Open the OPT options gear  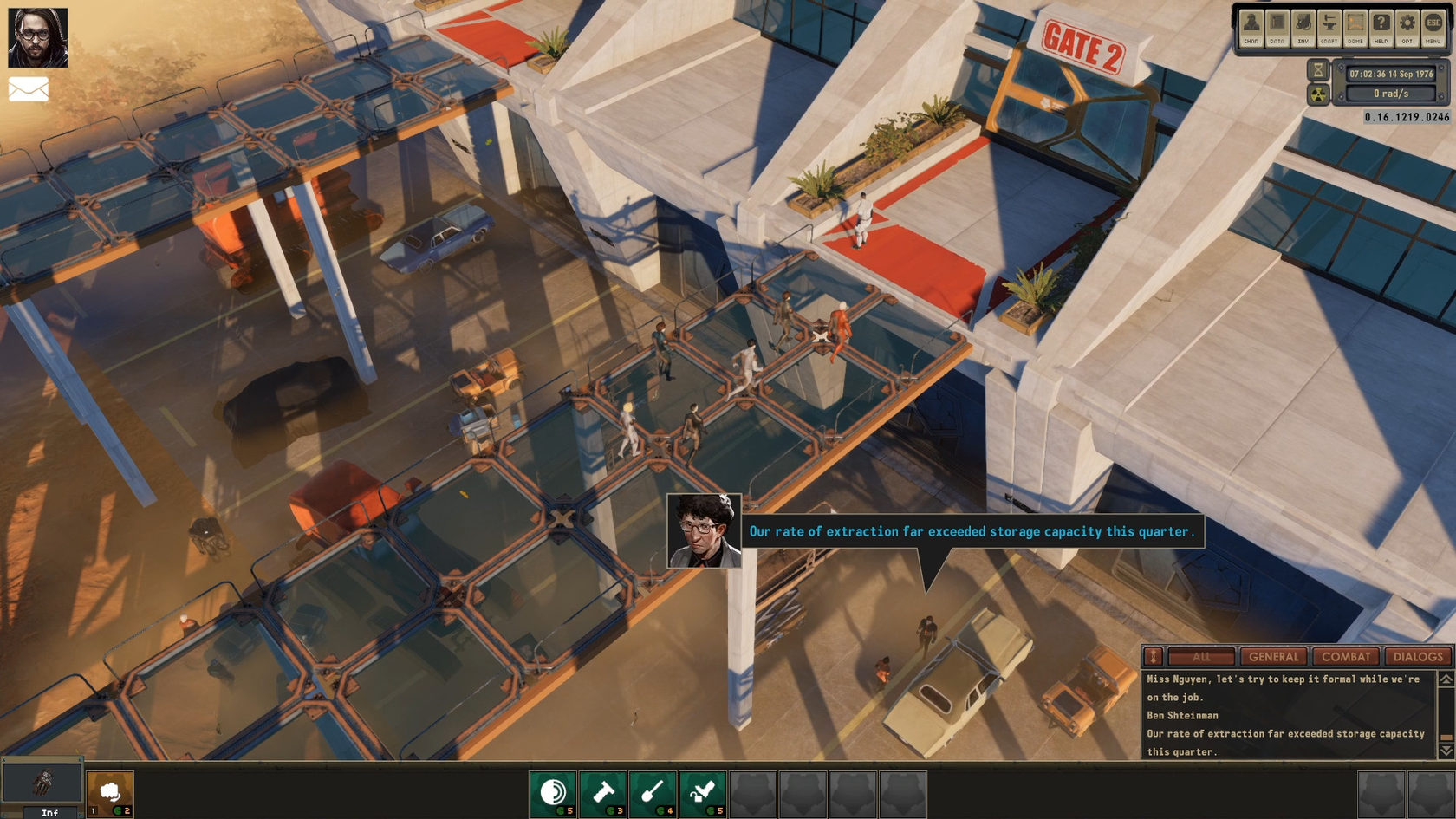click(1407, 27)
